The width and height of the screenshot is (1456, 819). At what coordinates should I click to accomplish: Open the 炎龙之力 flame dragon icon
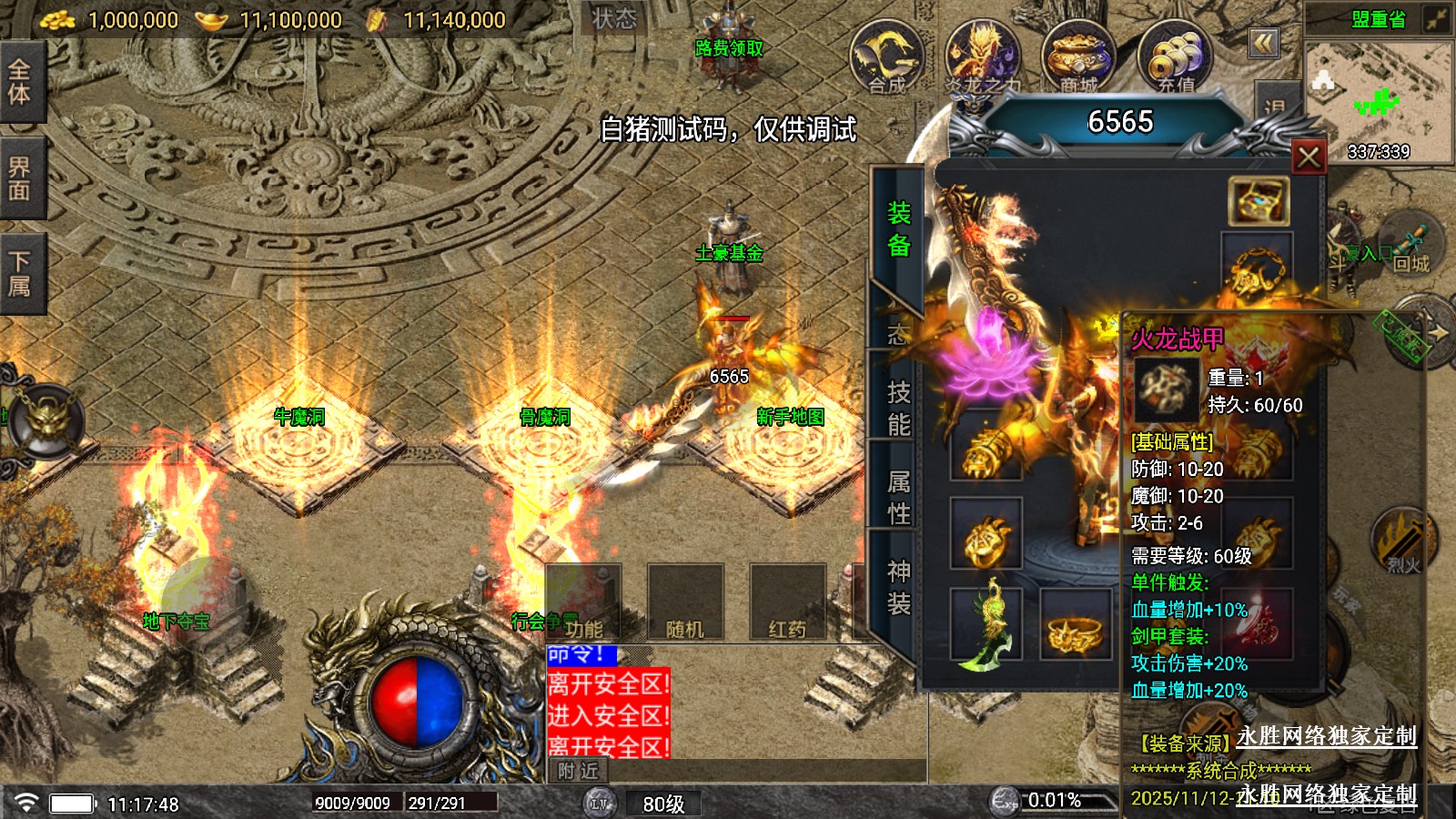[x=982, y=57]
